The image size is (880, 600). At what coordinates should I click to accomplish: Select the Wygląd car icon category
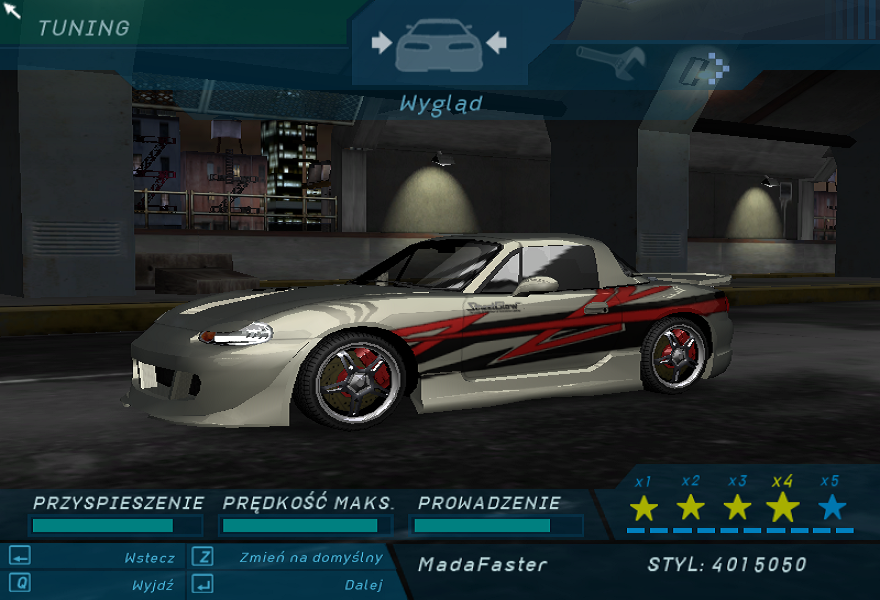[x=438, y=45]
